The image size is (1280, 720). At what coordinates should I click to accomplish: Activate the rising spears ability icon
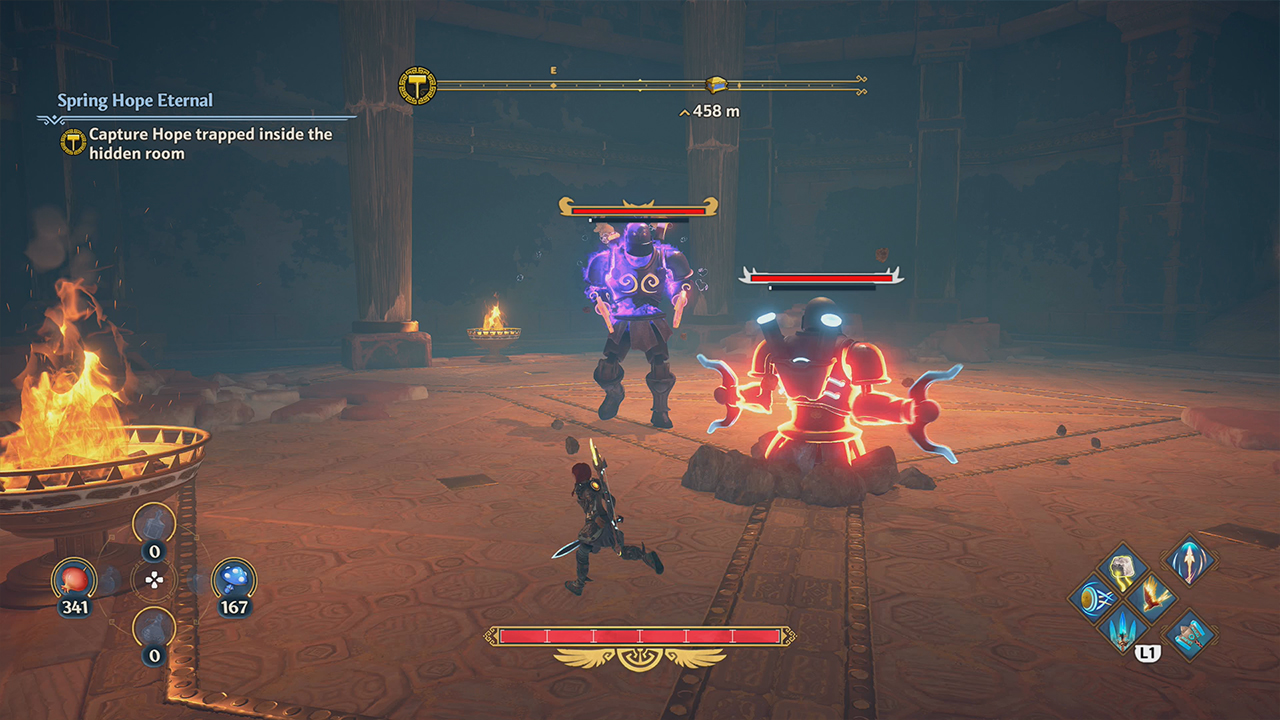pos(1121,630)
